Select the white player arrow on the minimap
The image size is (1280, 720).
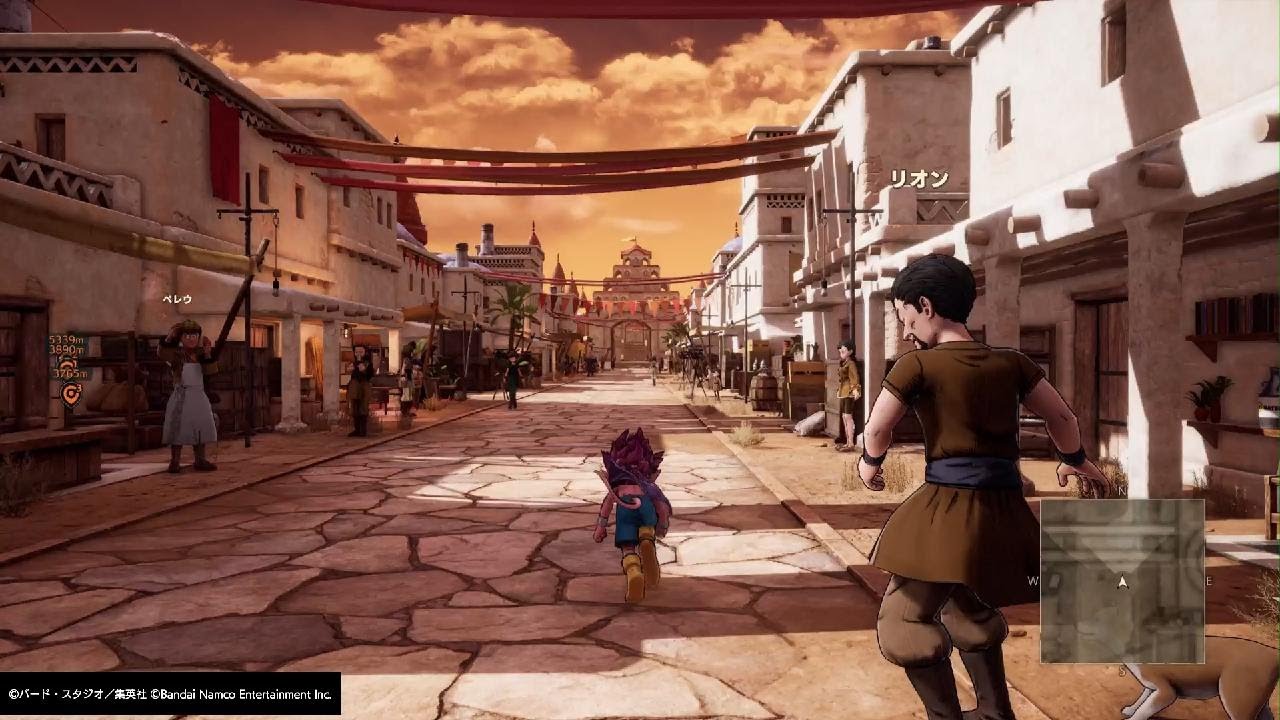(x=1122, y=580)
